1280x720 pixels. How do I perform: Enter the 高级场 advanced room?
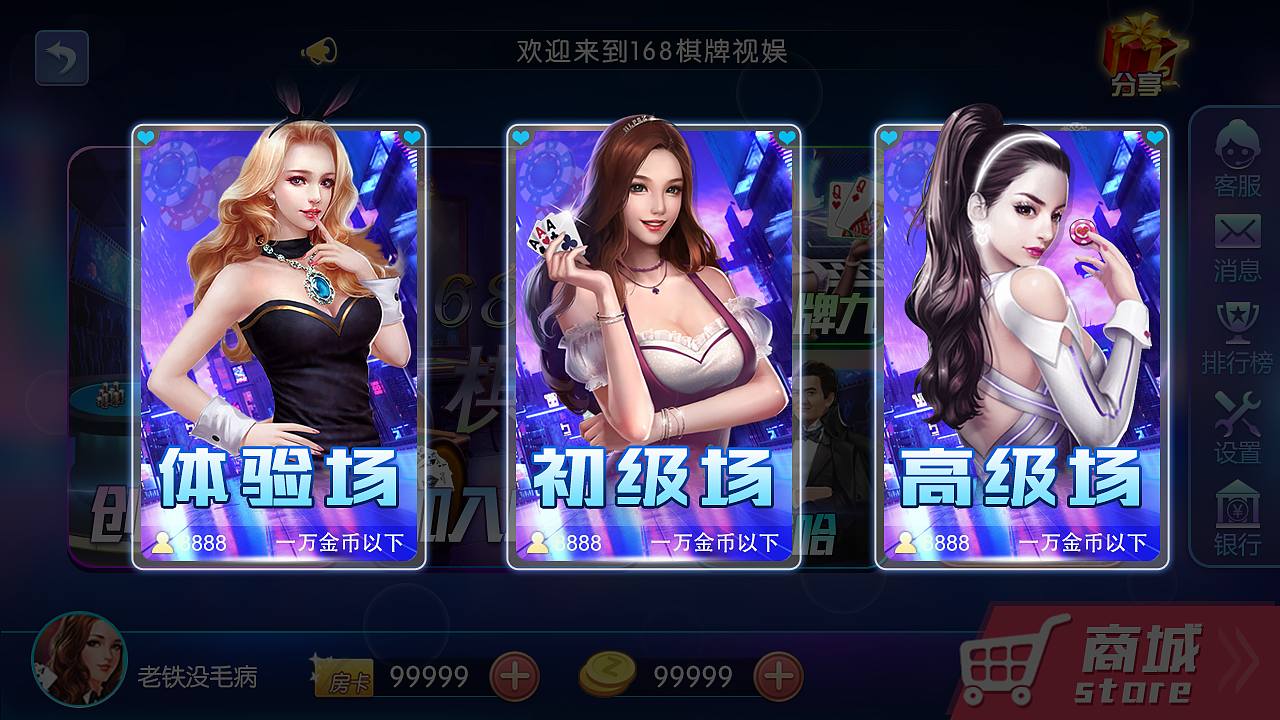point(1015,340)
